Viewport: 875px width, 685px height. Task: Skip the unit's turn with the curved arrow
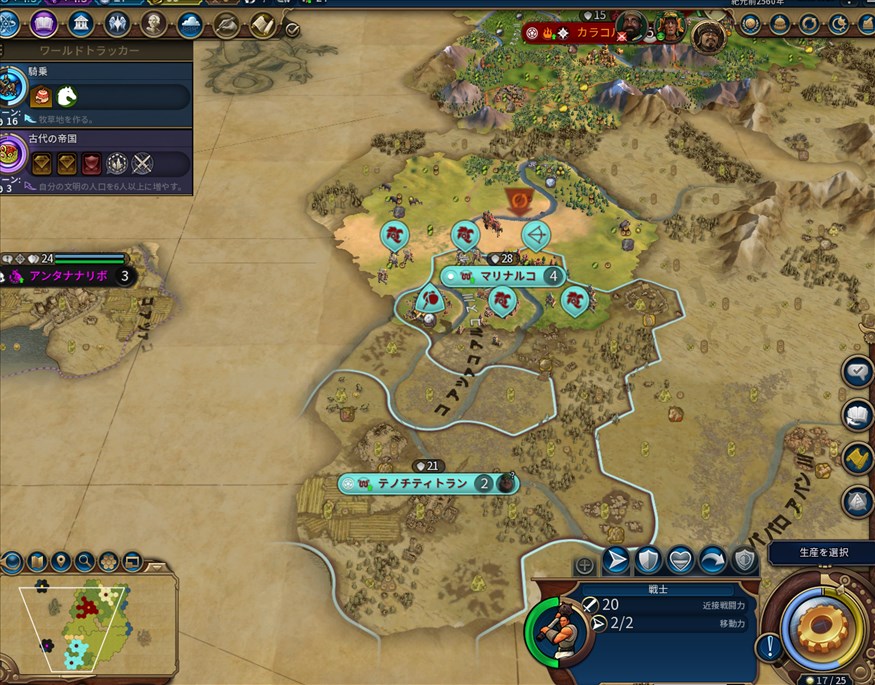click(712, 561)
